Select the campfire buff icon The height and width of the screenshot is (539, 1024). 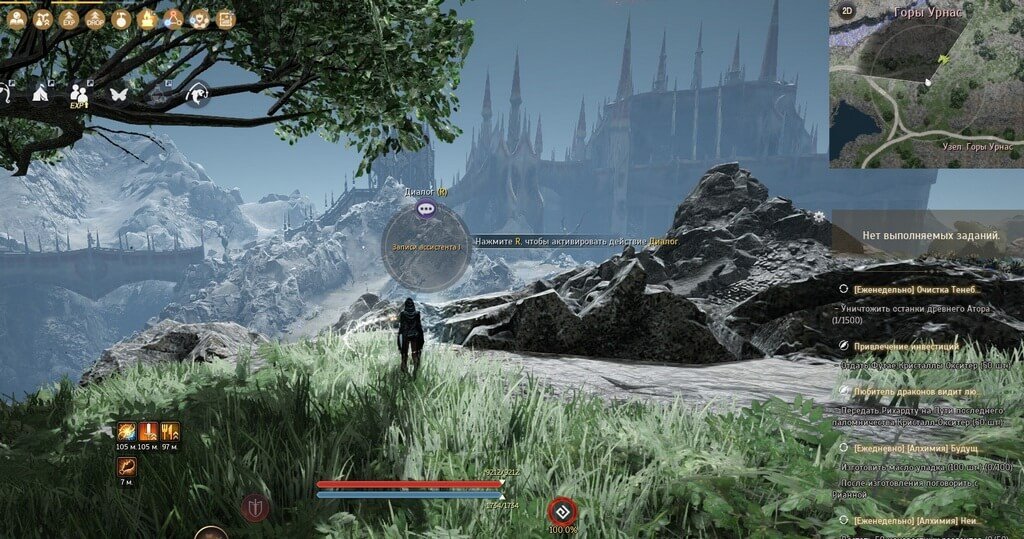147,19
